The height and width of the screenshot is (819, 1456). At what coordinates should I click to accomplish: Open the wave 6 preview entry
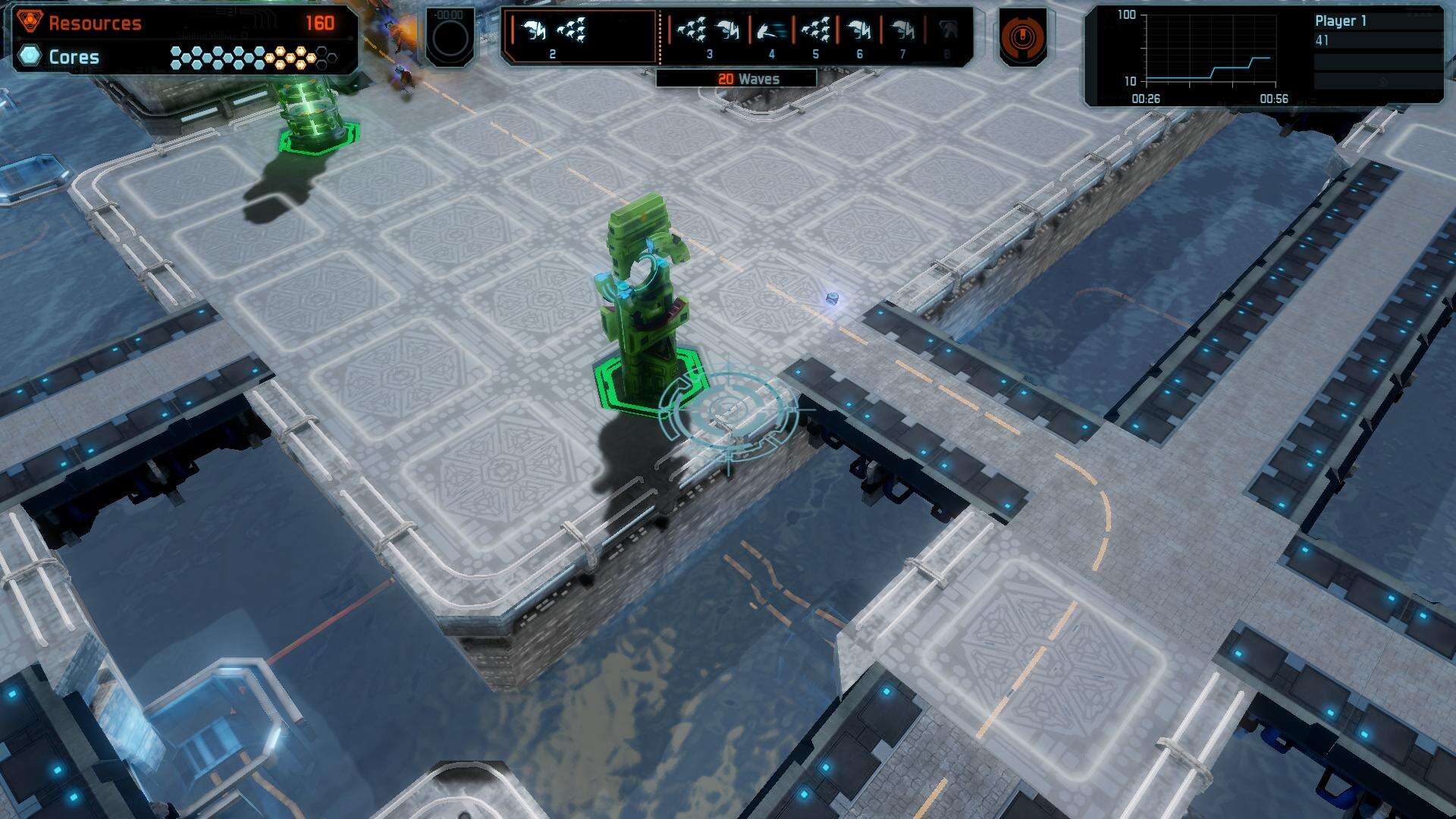pos(859,36)
